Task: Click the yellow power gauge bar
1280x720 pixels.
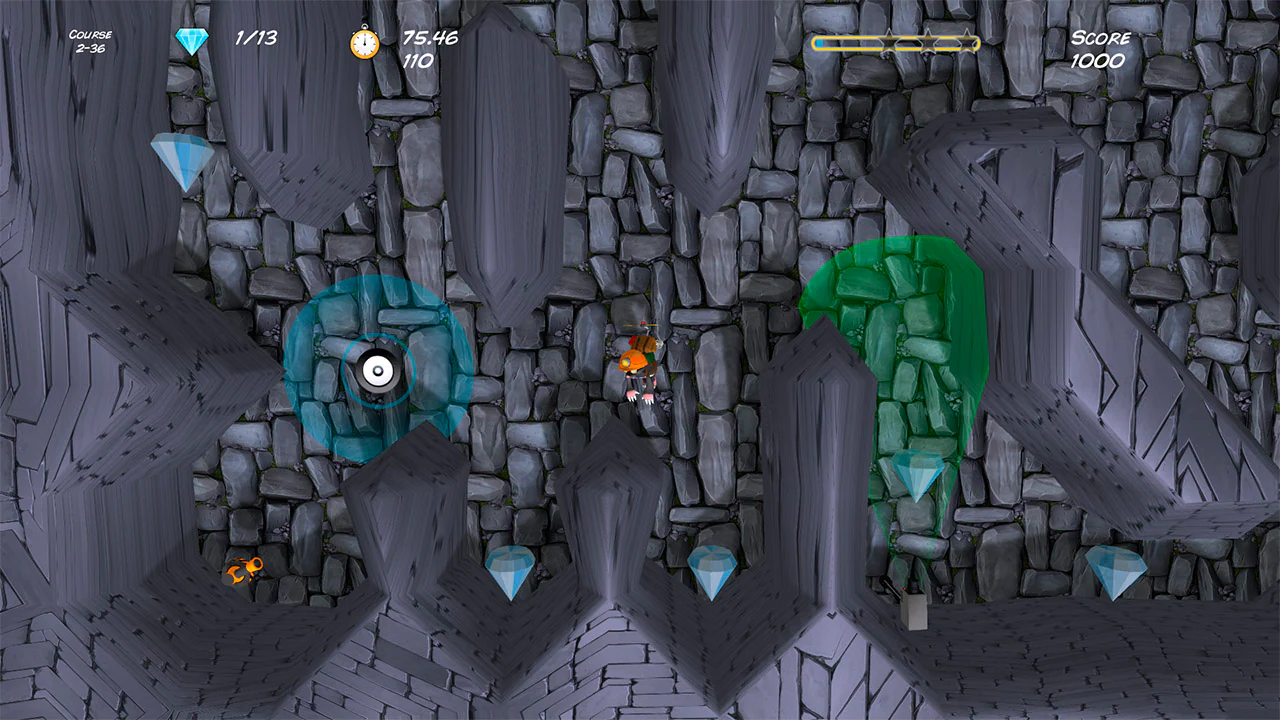Action: 895,42
